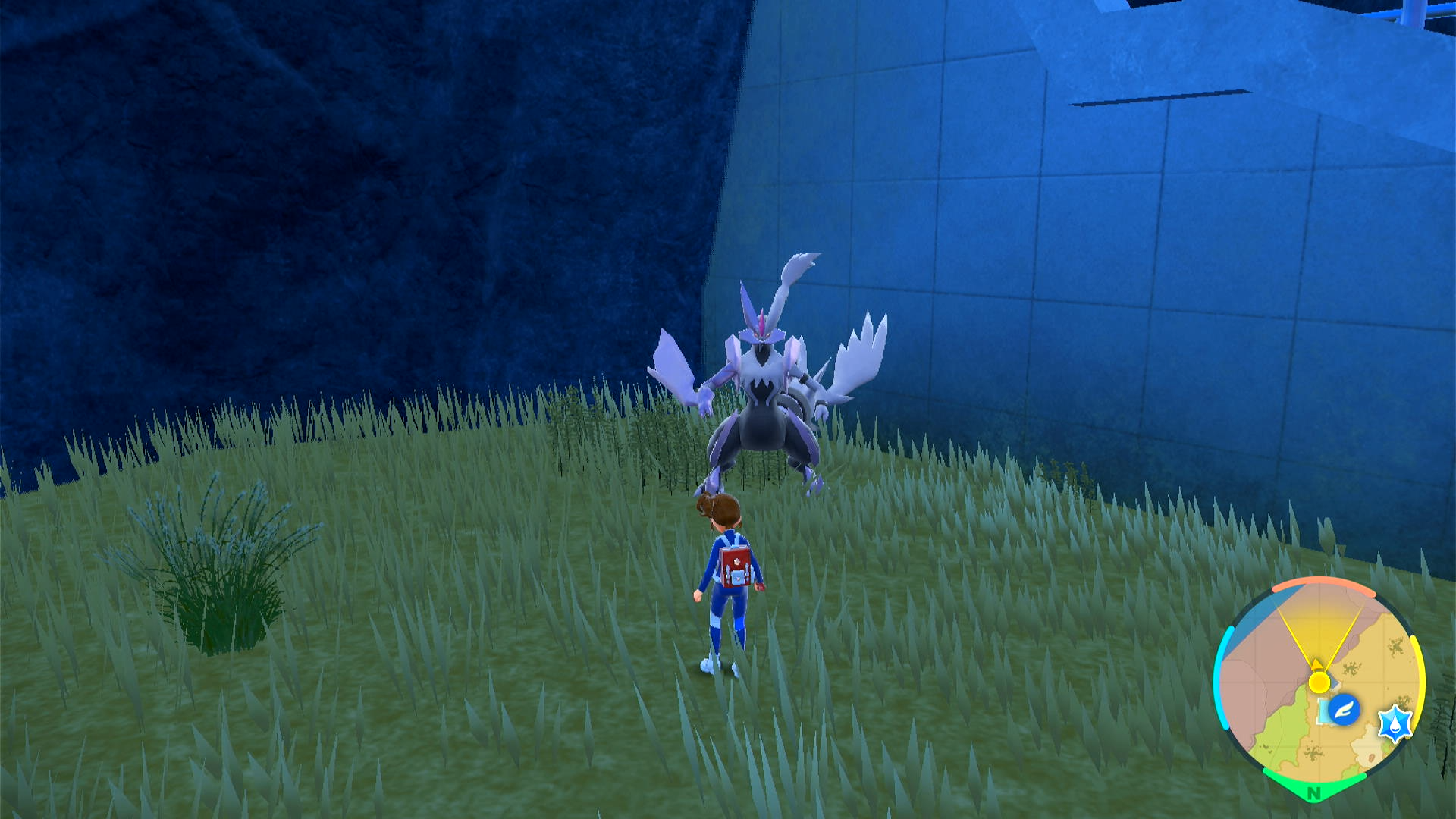Select the yellow player position marker

[1319, 682]
